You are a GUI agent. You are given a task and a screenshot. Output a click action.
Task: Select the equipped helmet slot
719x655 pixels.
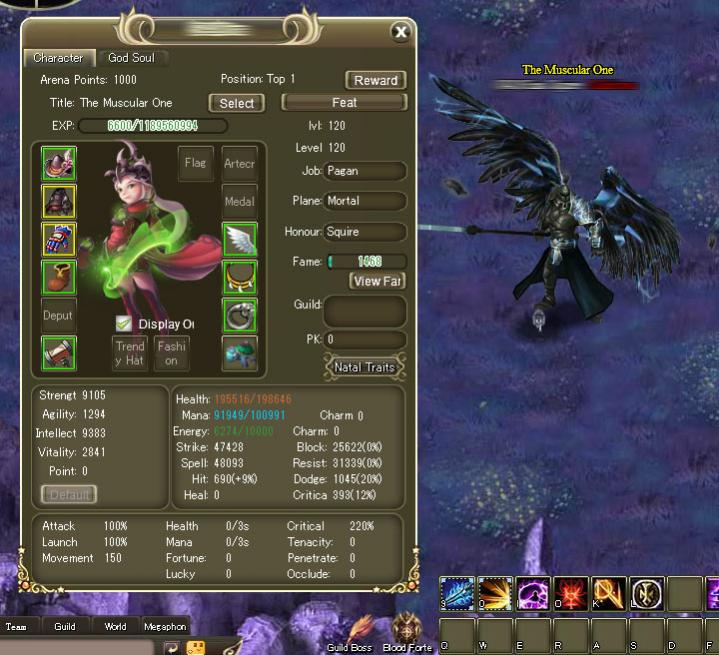59,163
